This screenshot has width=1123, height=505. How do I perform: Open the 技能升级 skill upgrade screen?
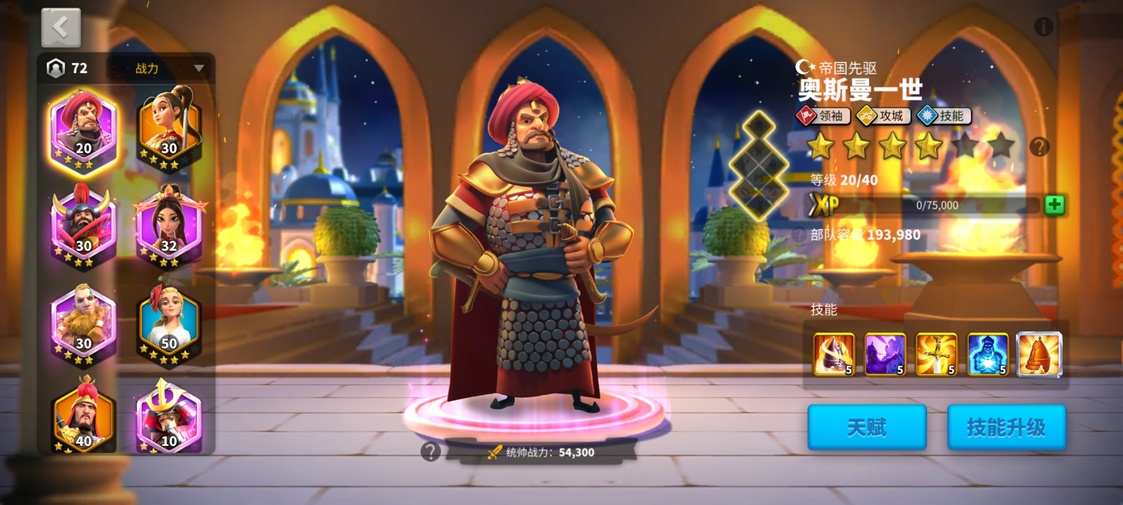(x=1006, y=428)
